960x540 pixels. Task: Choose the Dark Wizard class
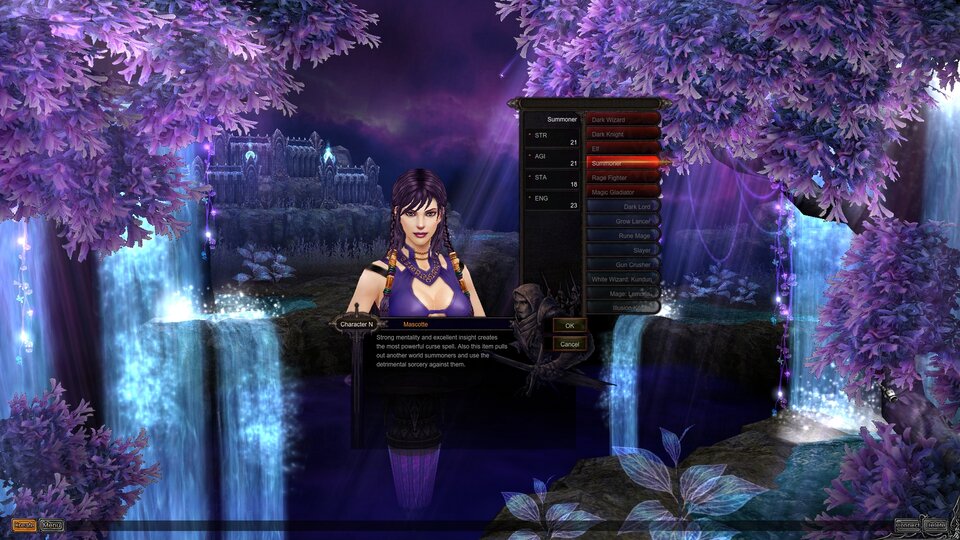coord(622,120)
